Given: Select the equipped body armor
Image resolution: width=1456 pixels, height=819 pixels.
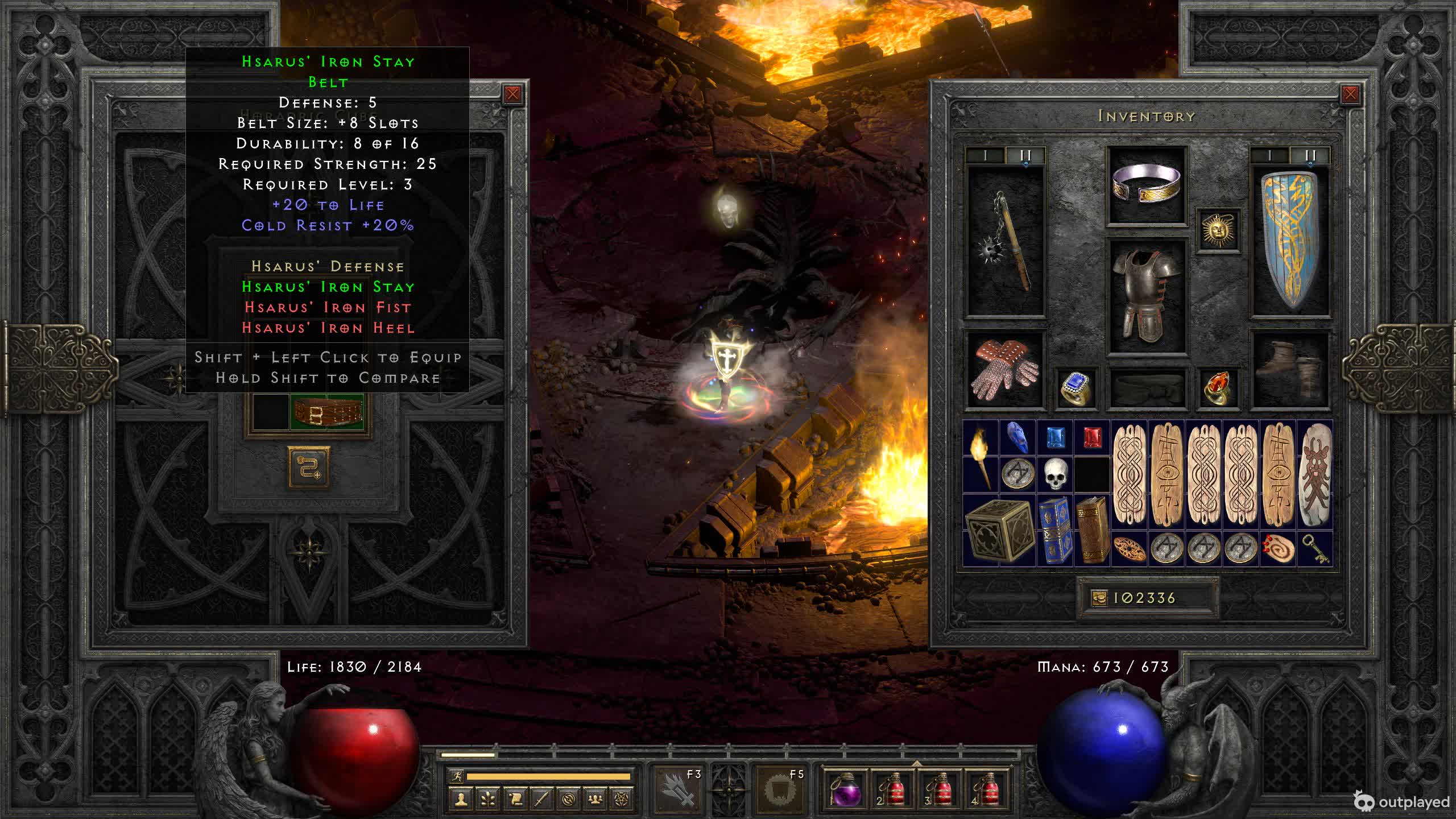Looking at the screenshot, I should click(1146, 296).
